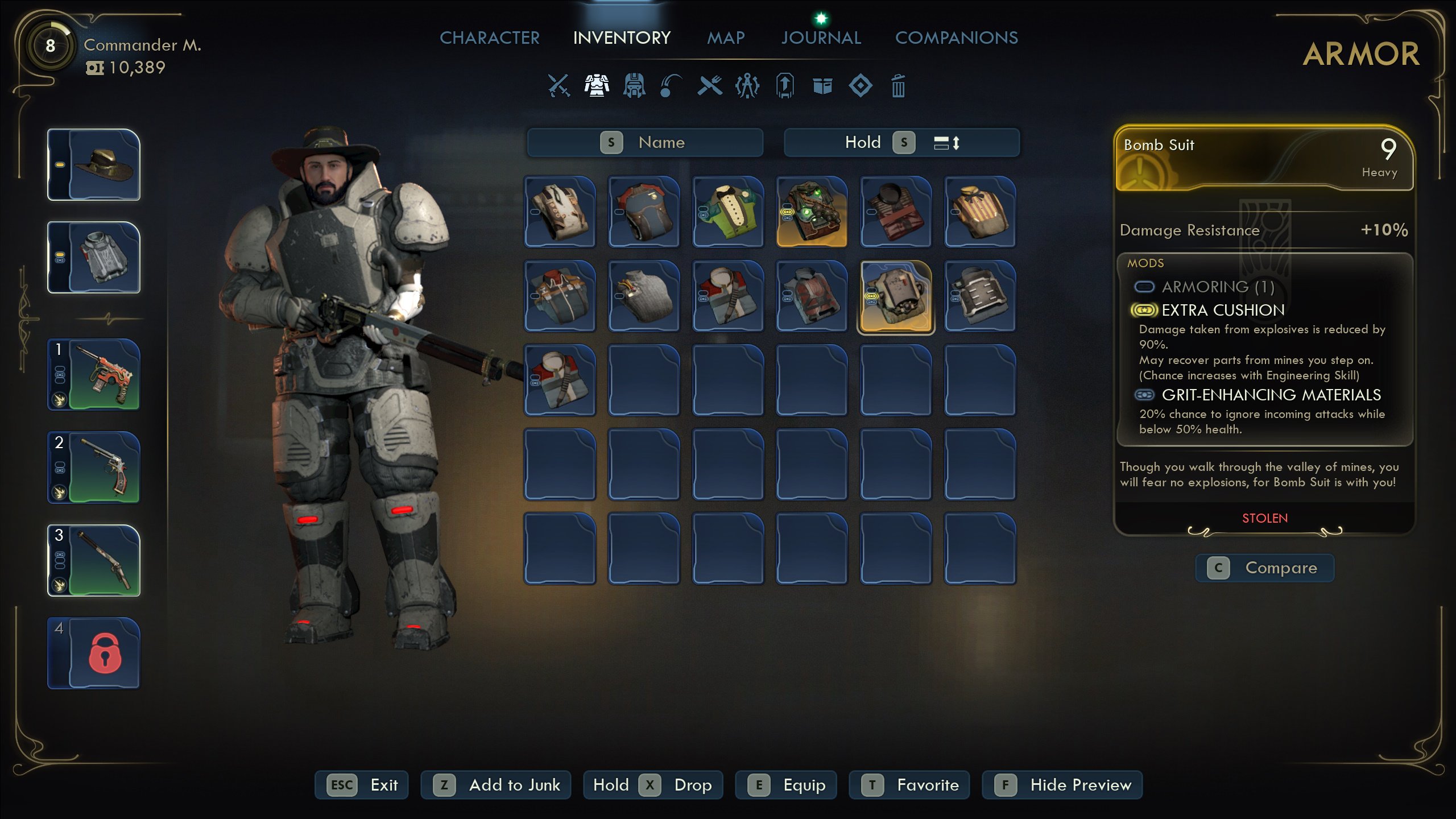Image resolution: width=1456 pixels, height=819 pixels.
Task: Hide the character preview
Action: pos(1062,785)
